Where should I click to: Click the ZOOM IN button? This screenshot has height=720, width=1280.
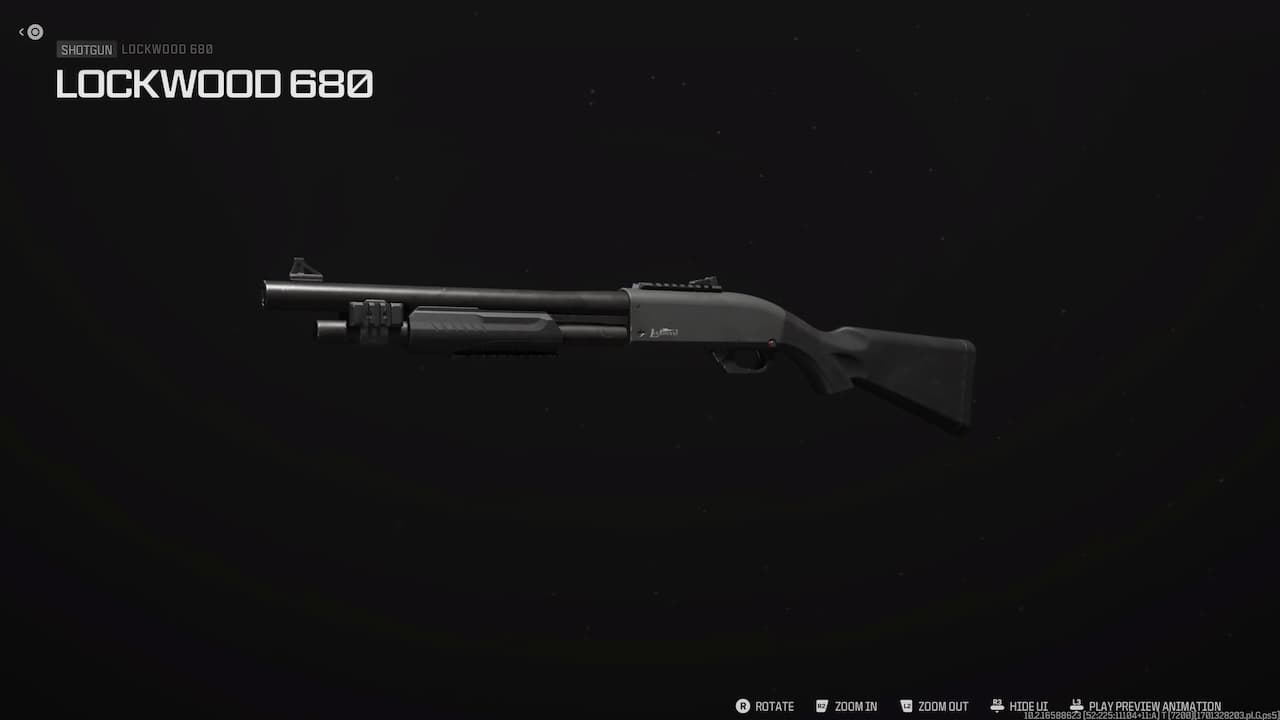coord(855,705)
